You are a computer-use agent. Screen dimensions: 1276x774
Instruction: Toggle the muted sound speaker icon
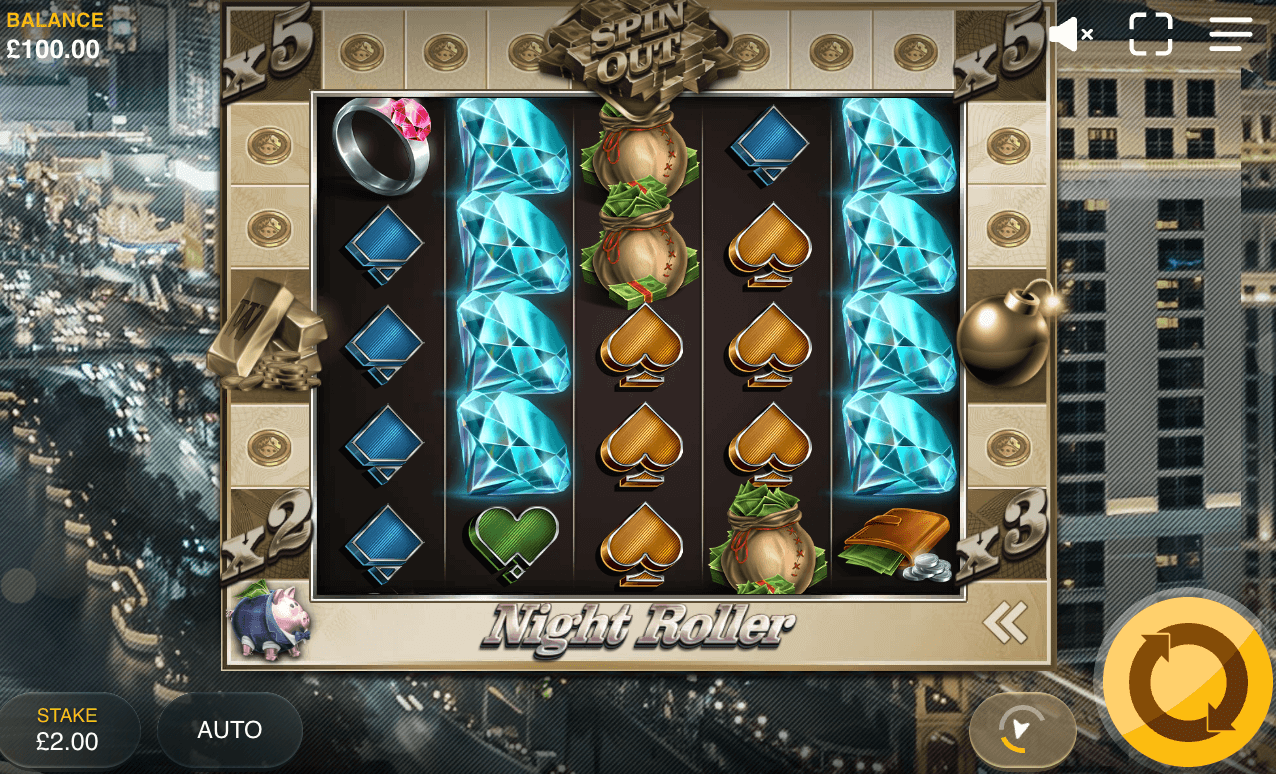[1071, 35]
